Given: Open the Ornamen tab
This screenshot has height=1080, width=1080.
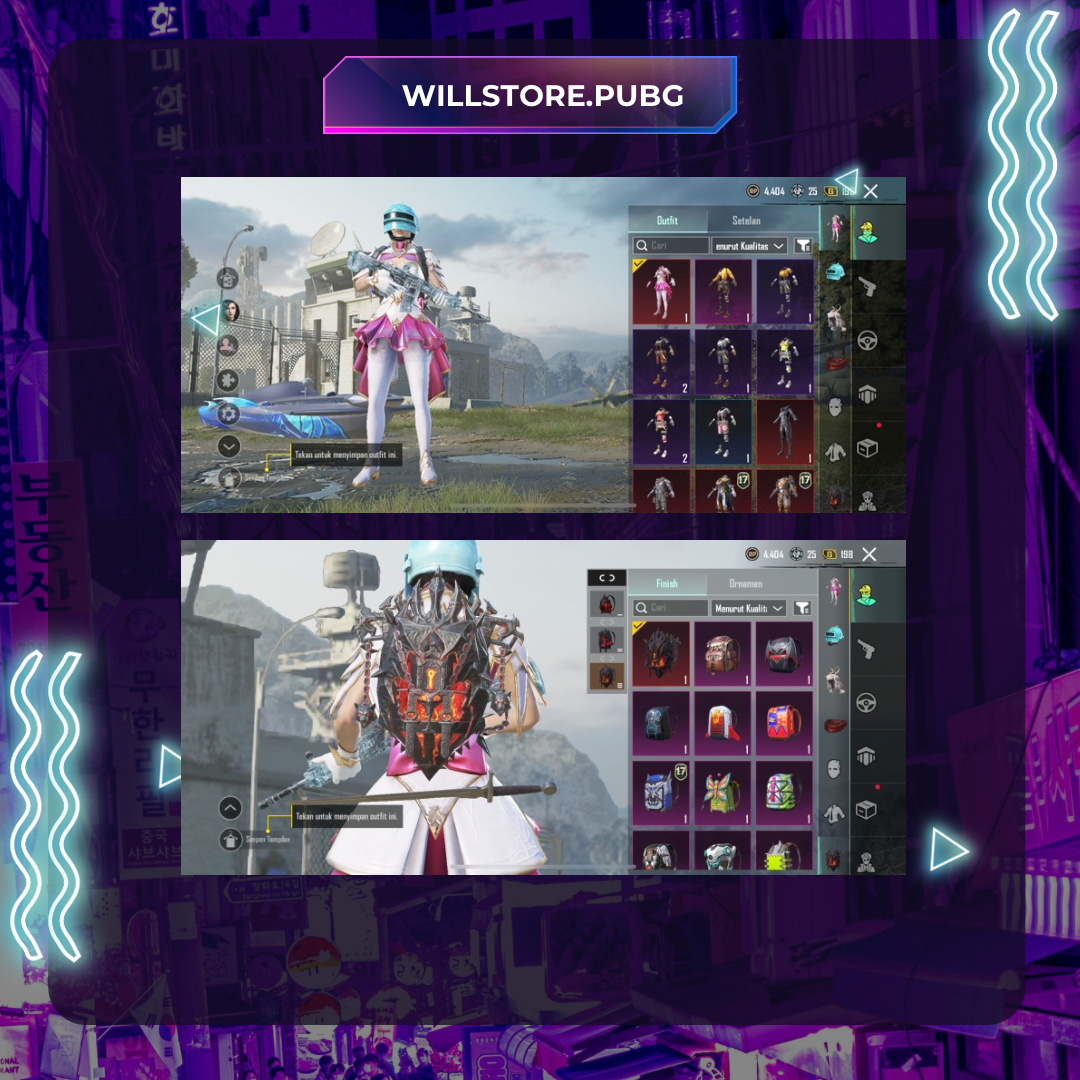Looking at the screenshot, I should pos(746,583).
